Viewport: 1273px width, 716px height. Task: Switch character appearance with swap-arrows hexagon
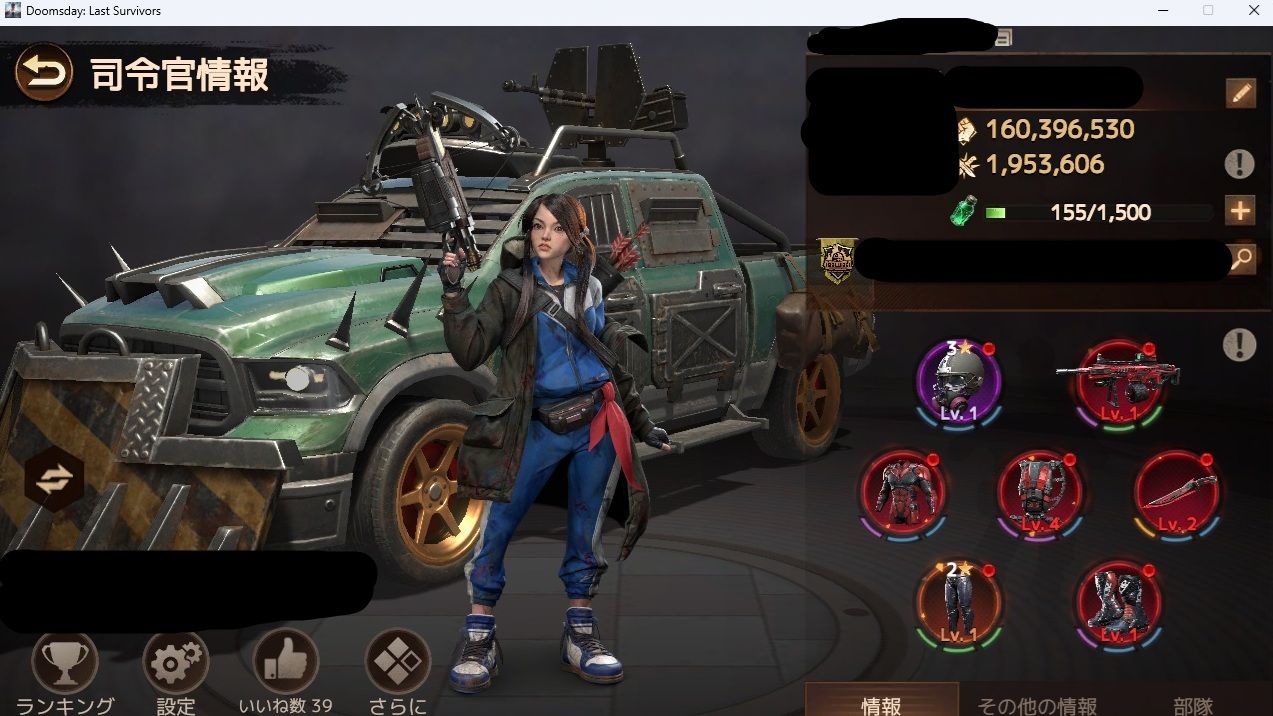pyautogui.click(x=54, y=481)
